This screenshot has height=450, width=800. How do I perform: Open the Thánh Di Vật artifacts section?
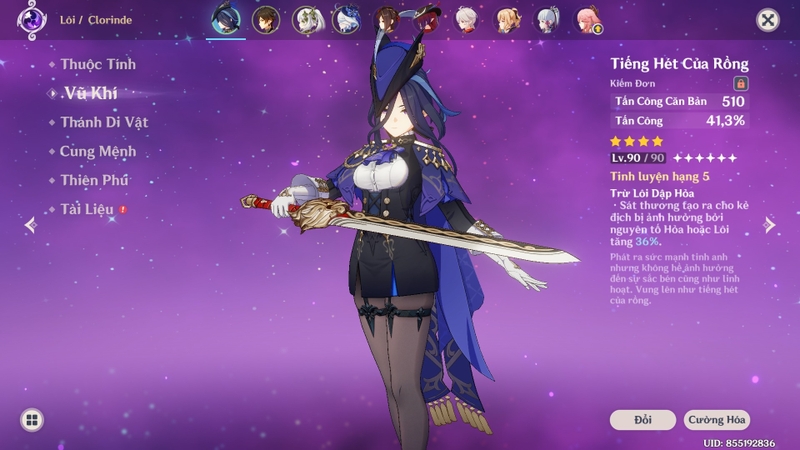click(103, 122)
